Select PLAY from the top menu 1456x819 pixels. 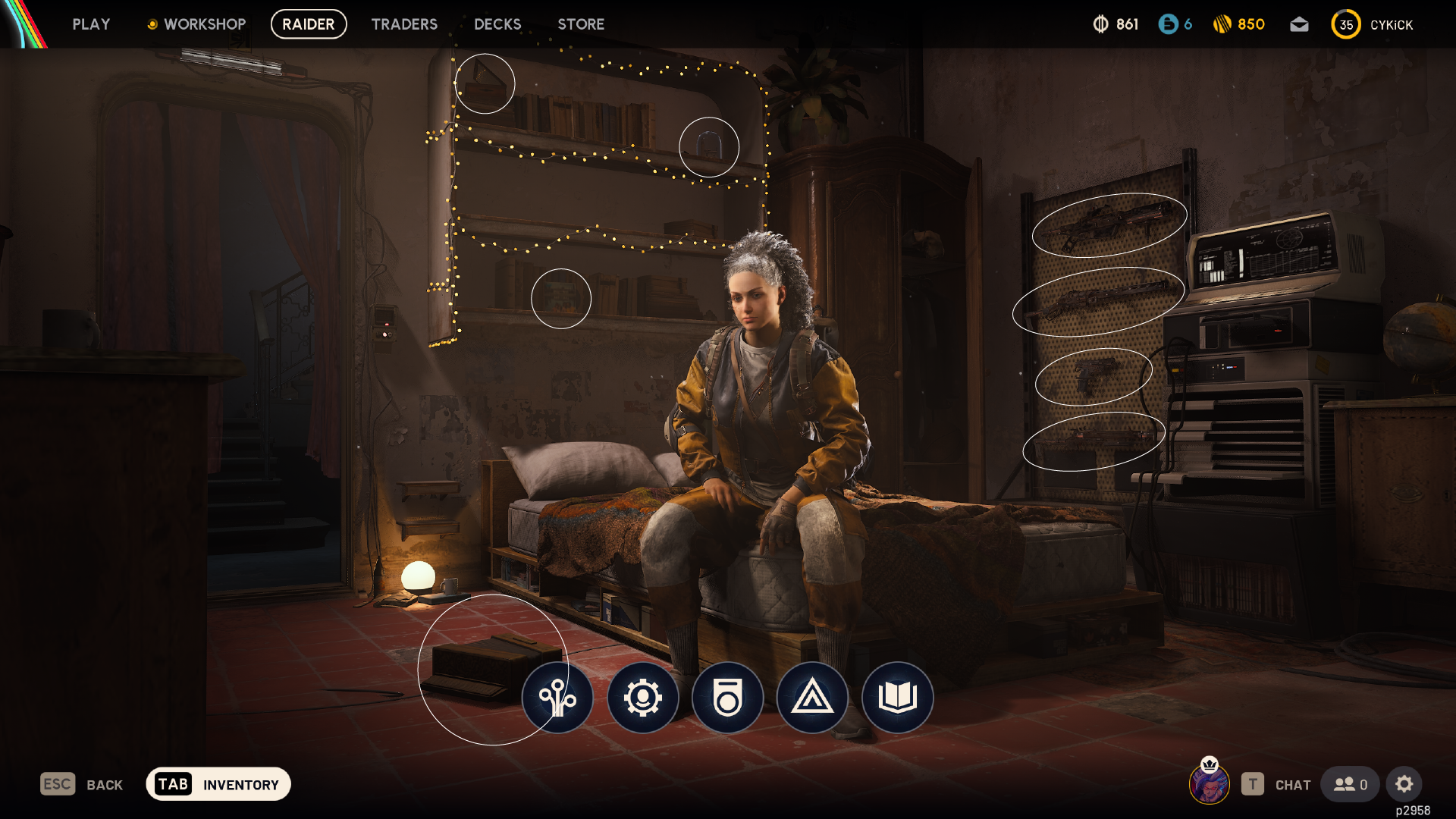(x=91, y=24)
